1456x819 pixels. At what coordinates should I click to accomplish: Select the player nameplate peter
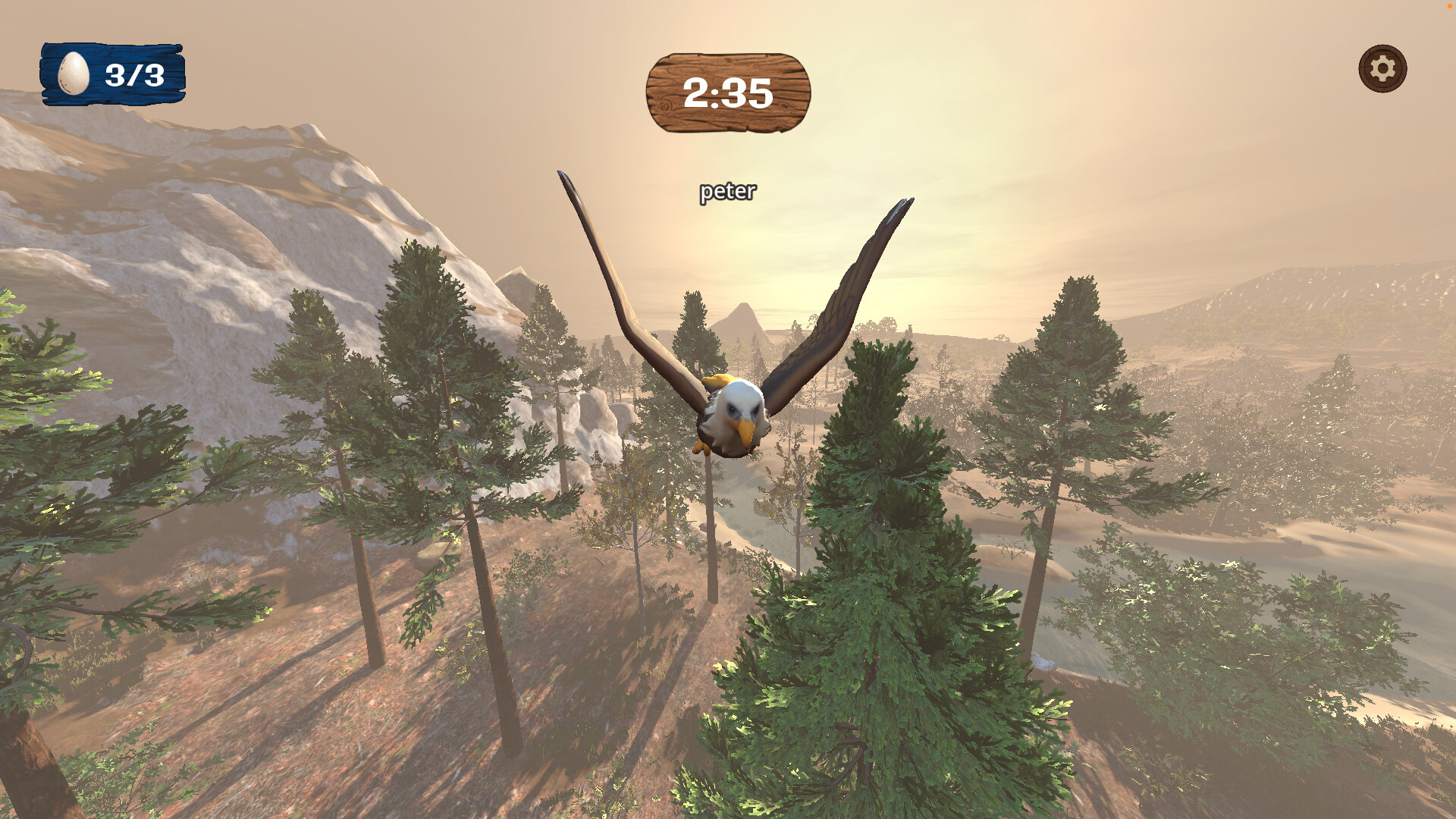(726, 193)
